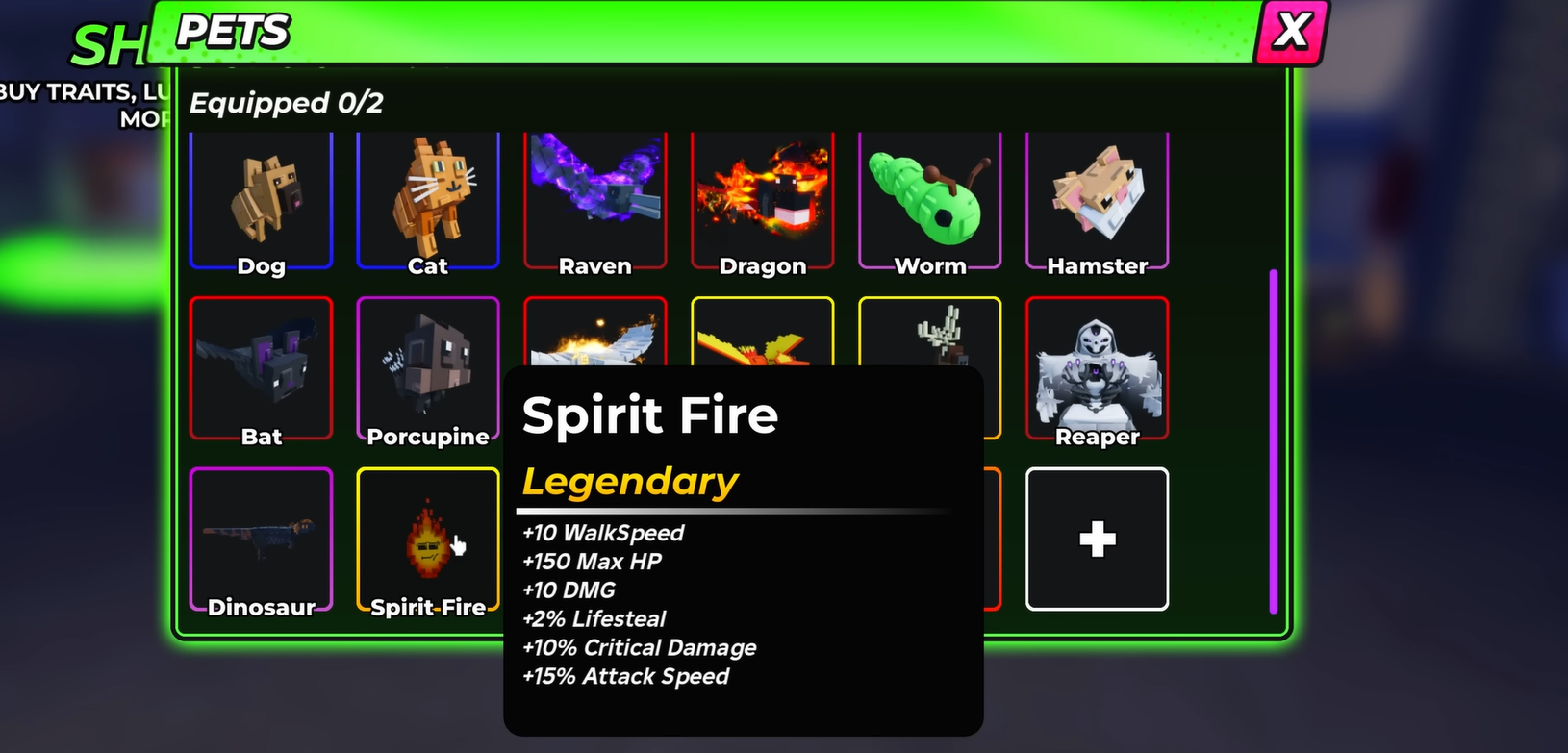Click the green SH shop text

click(x=106, y=46)
